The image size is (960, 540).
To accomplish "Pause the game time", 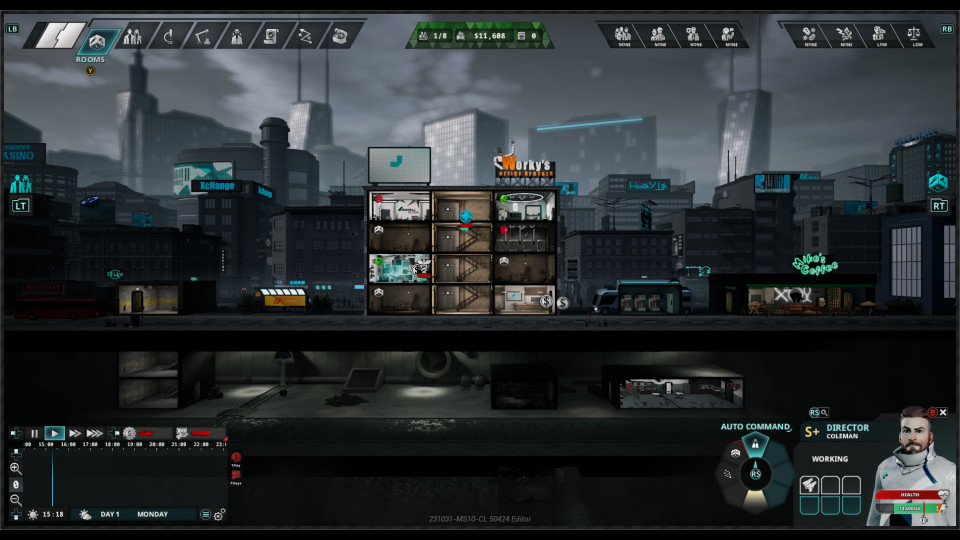I will click(34, 433).
